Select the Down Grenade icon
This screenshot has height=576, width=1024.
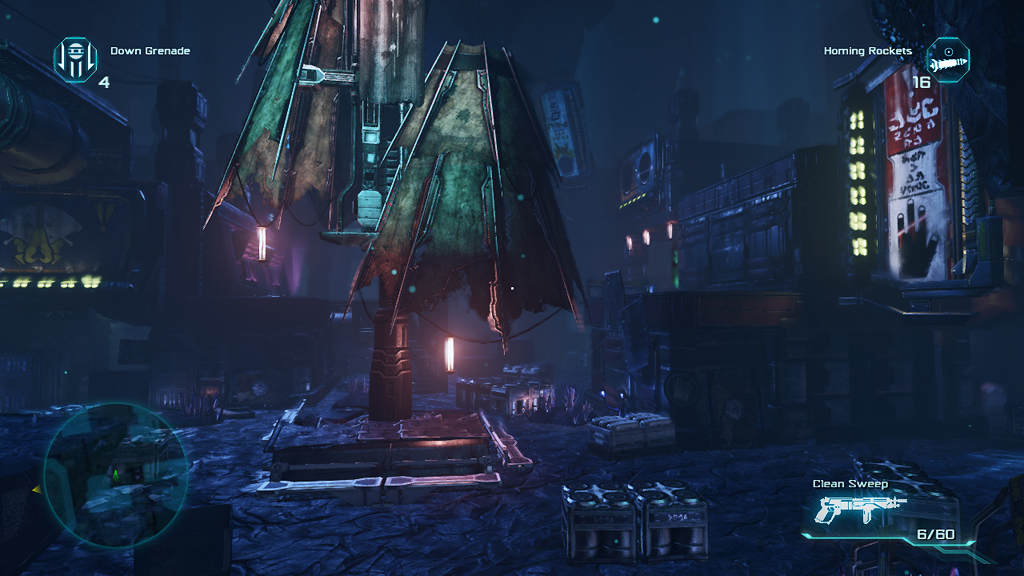tap(75, 59)
